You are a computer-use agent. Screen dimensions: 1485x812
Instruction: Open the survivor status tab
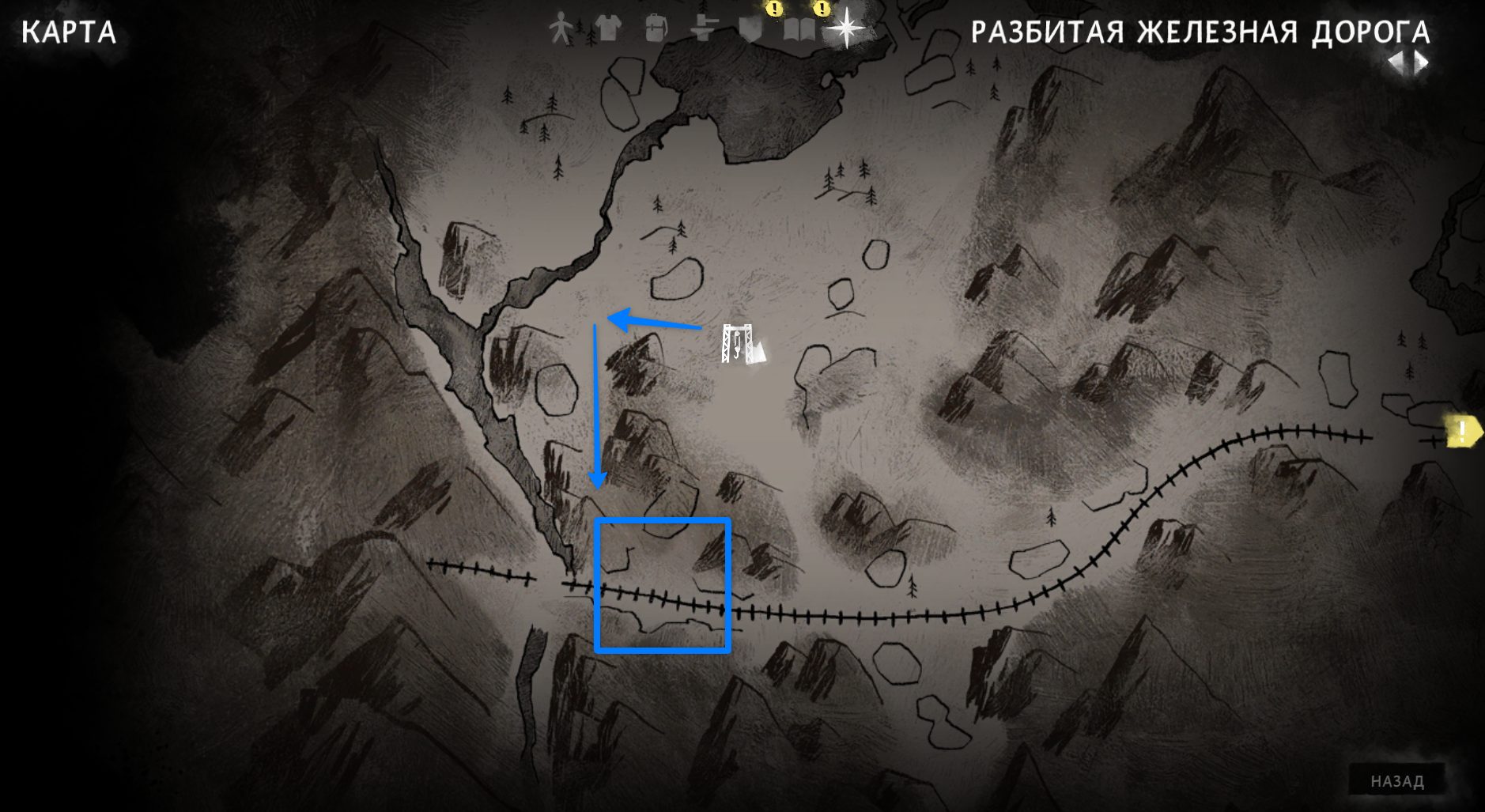[x=561, y=28]
